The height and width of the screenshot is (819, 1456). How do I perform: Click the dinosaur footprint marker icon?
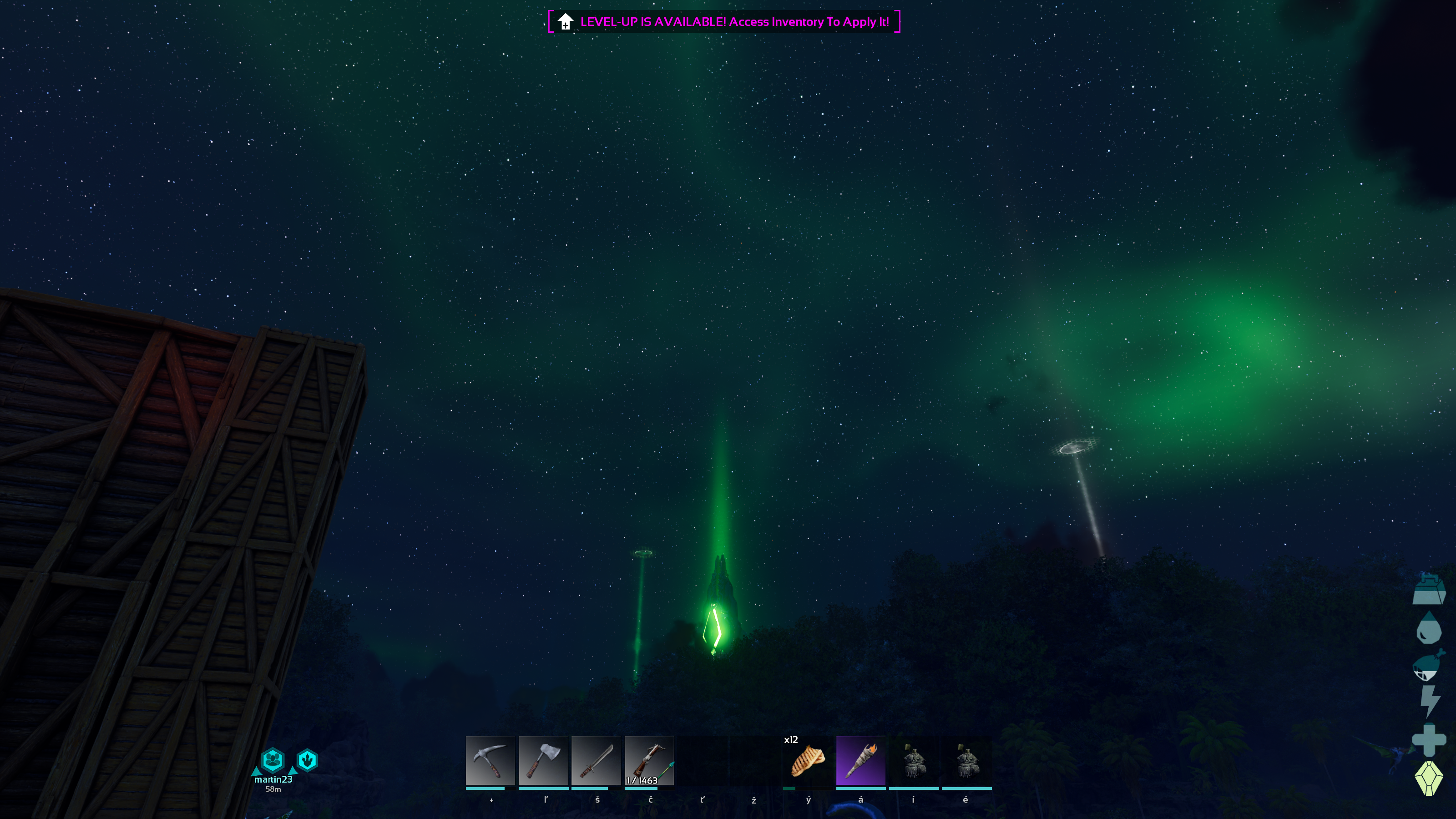click(x=308, y=760)
